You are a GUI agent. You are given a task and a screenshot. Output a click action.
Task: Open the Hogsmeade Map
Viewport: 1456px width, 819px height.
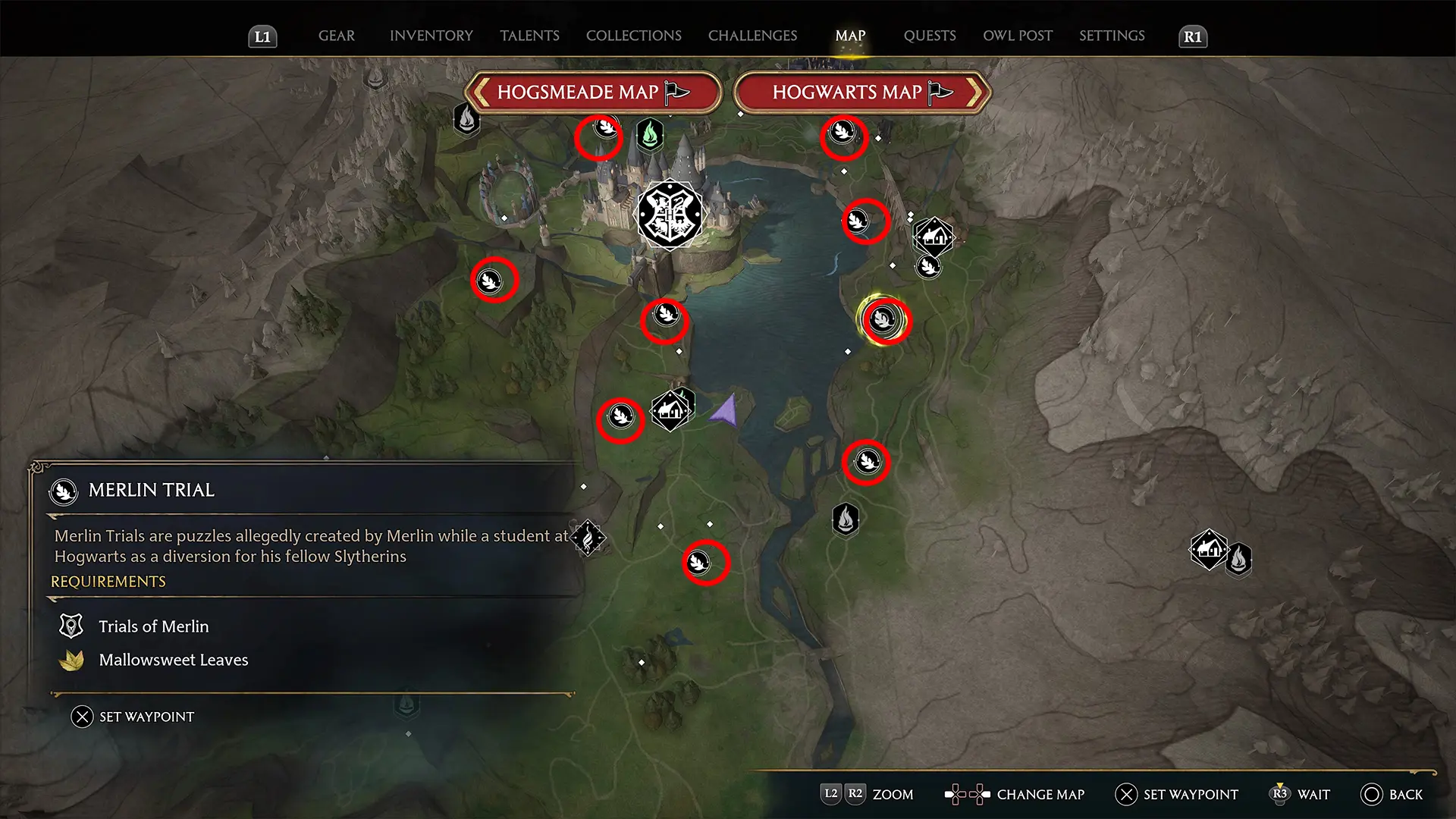pyautogui.click(x=592, y=92)
